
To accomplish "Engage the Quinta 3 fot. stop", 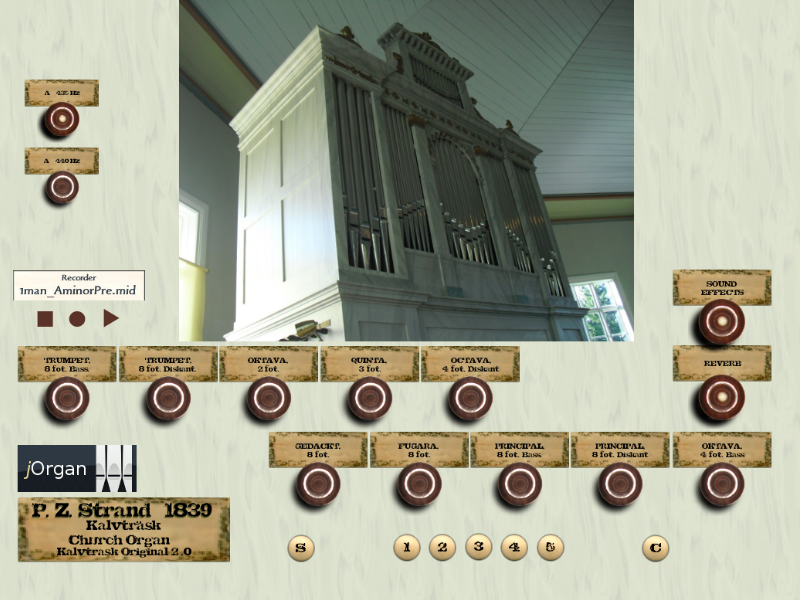I will tap(370, 399).
